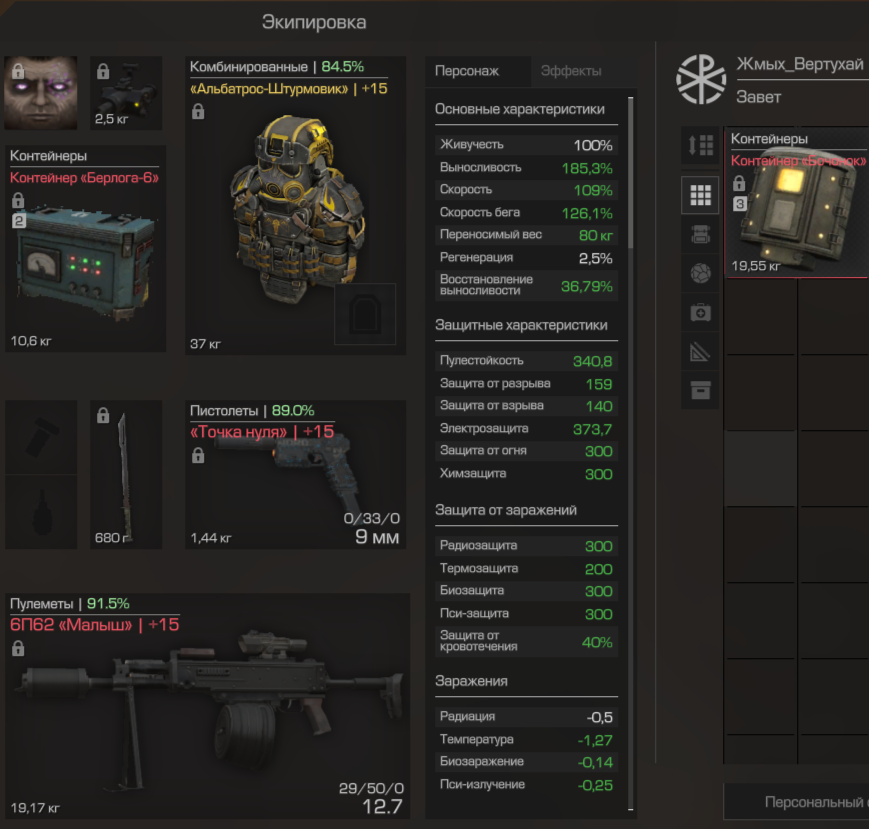This screenshot has height=829, width=869.
Task: Select the night vision device slot
Action: coord(126,93)
